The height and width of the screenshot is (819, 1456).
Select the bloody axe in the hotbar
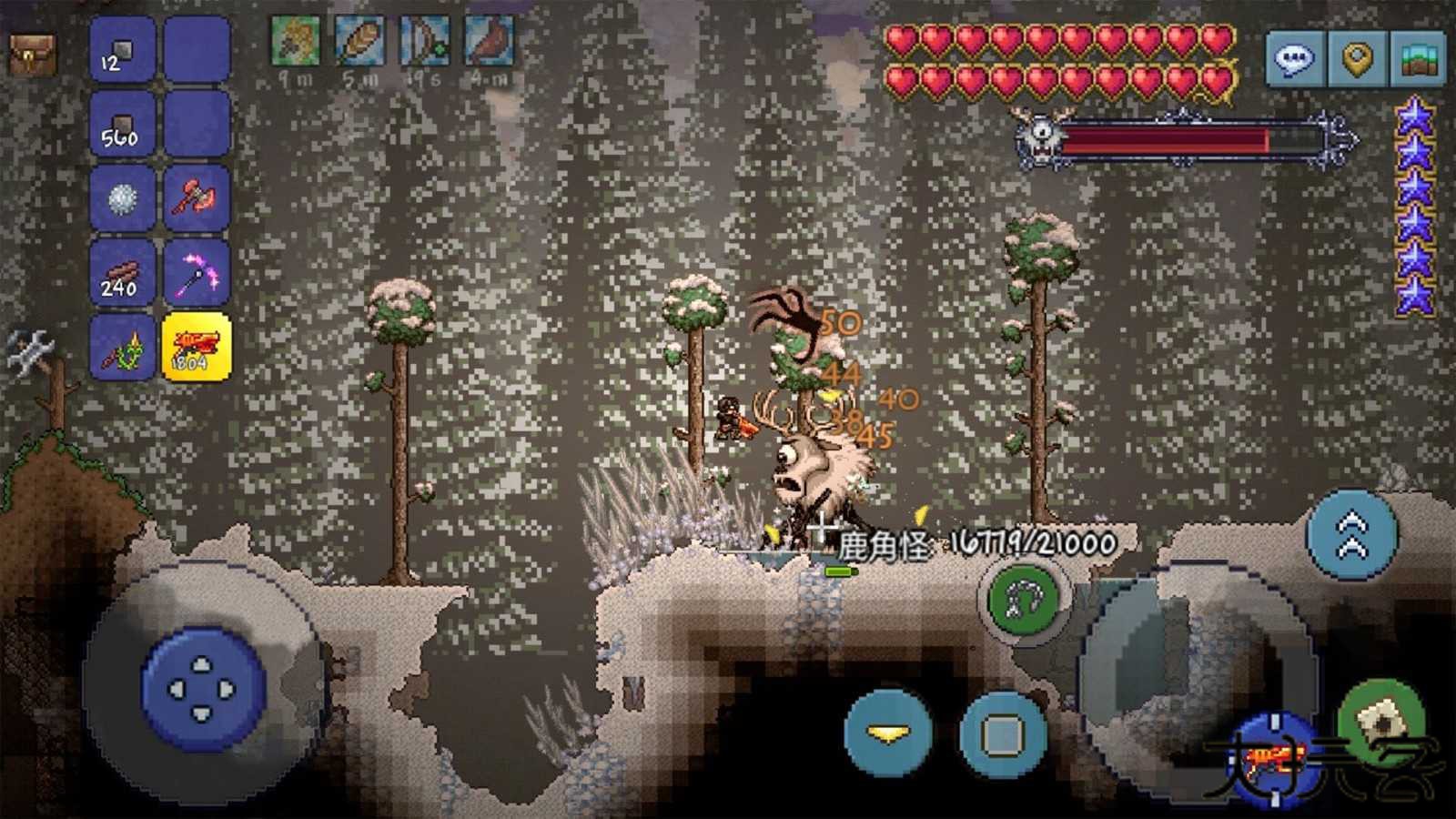(197, 197)
